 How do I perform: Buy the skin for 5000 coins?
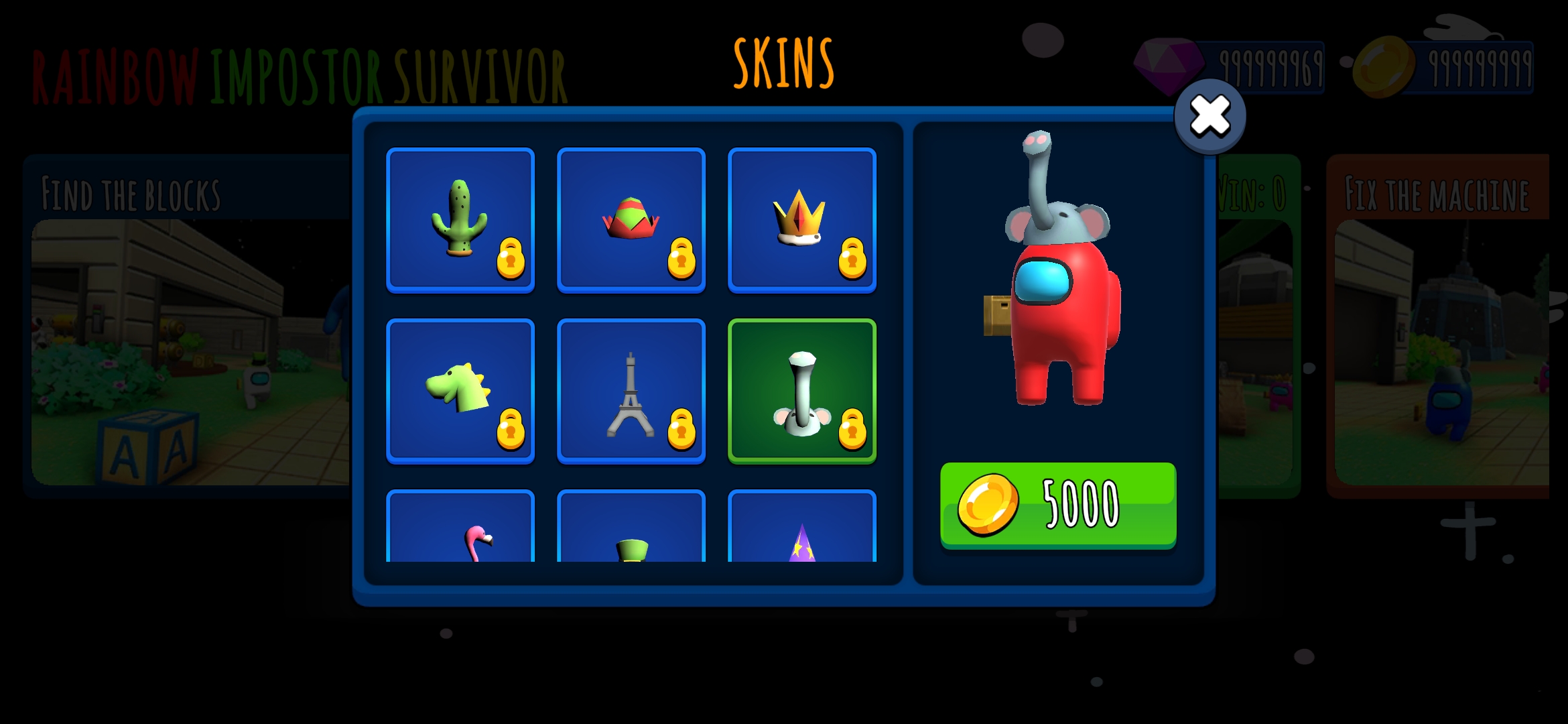pyautogui.click(x=1058, y=505)
